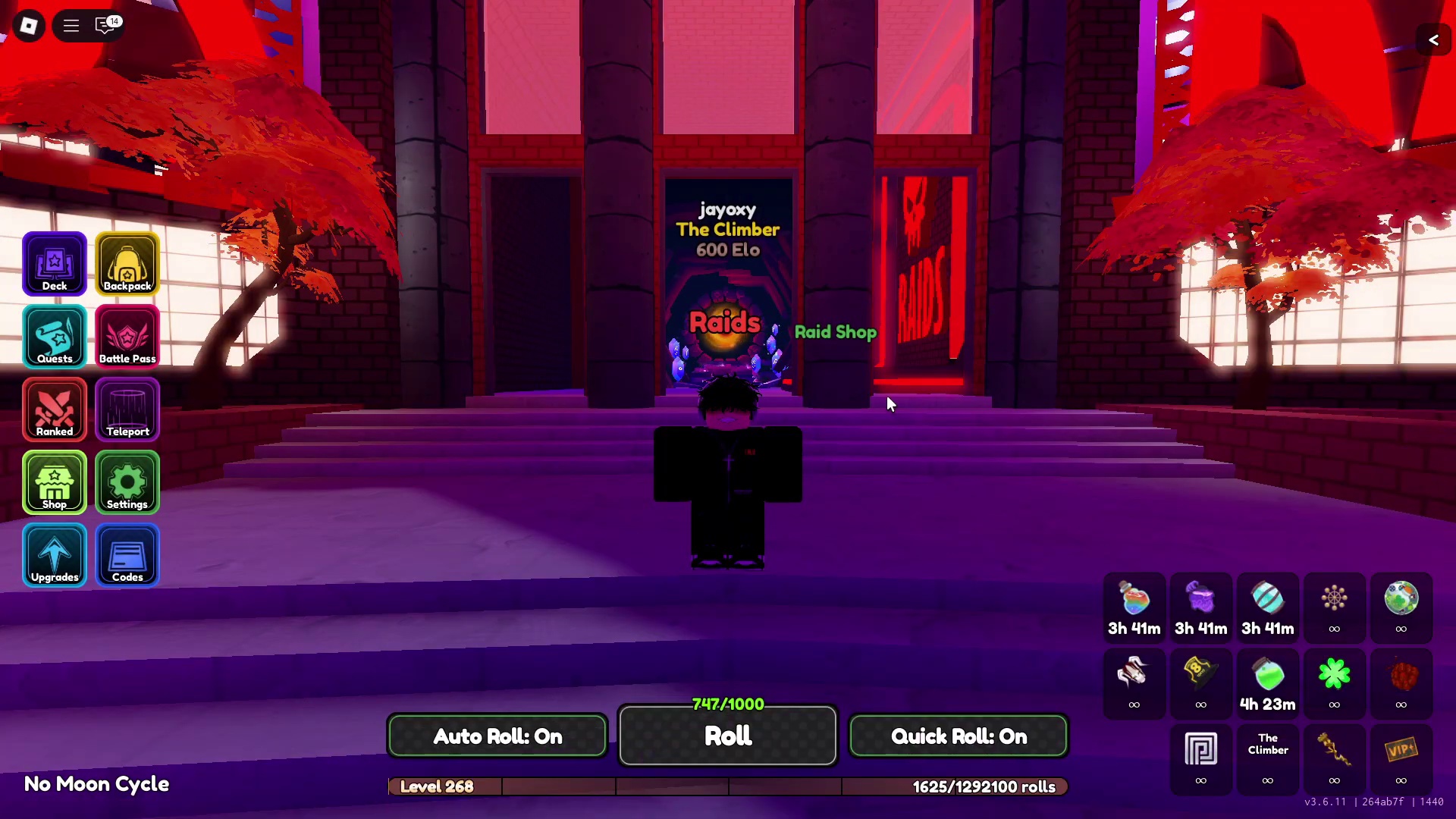Select the green clover luck boost

[x=1334, y=675]
